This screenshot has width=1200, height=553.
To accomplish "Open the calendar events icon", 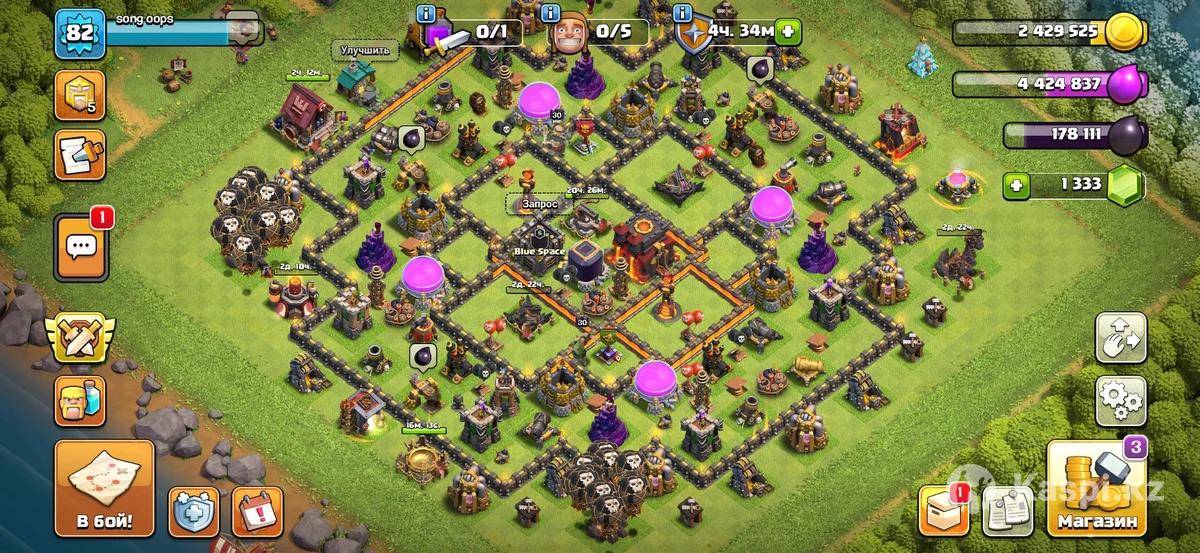I will click(x=257, y=512).
